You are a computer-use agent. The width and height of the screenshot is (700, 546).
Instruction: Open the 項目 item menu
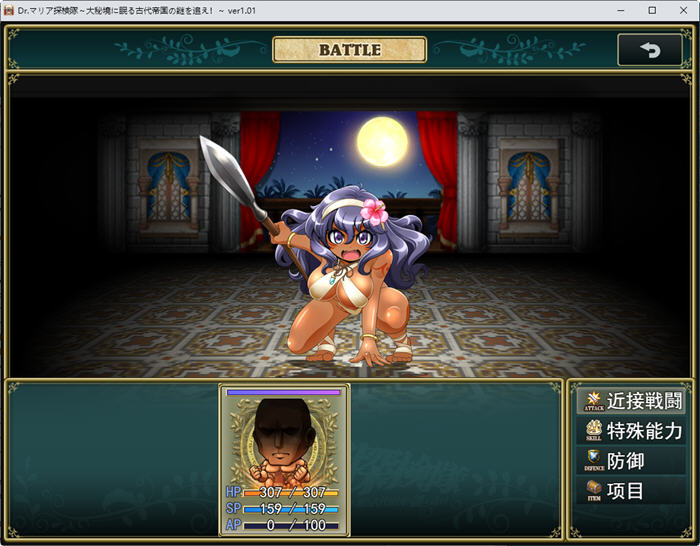[631, 491]
